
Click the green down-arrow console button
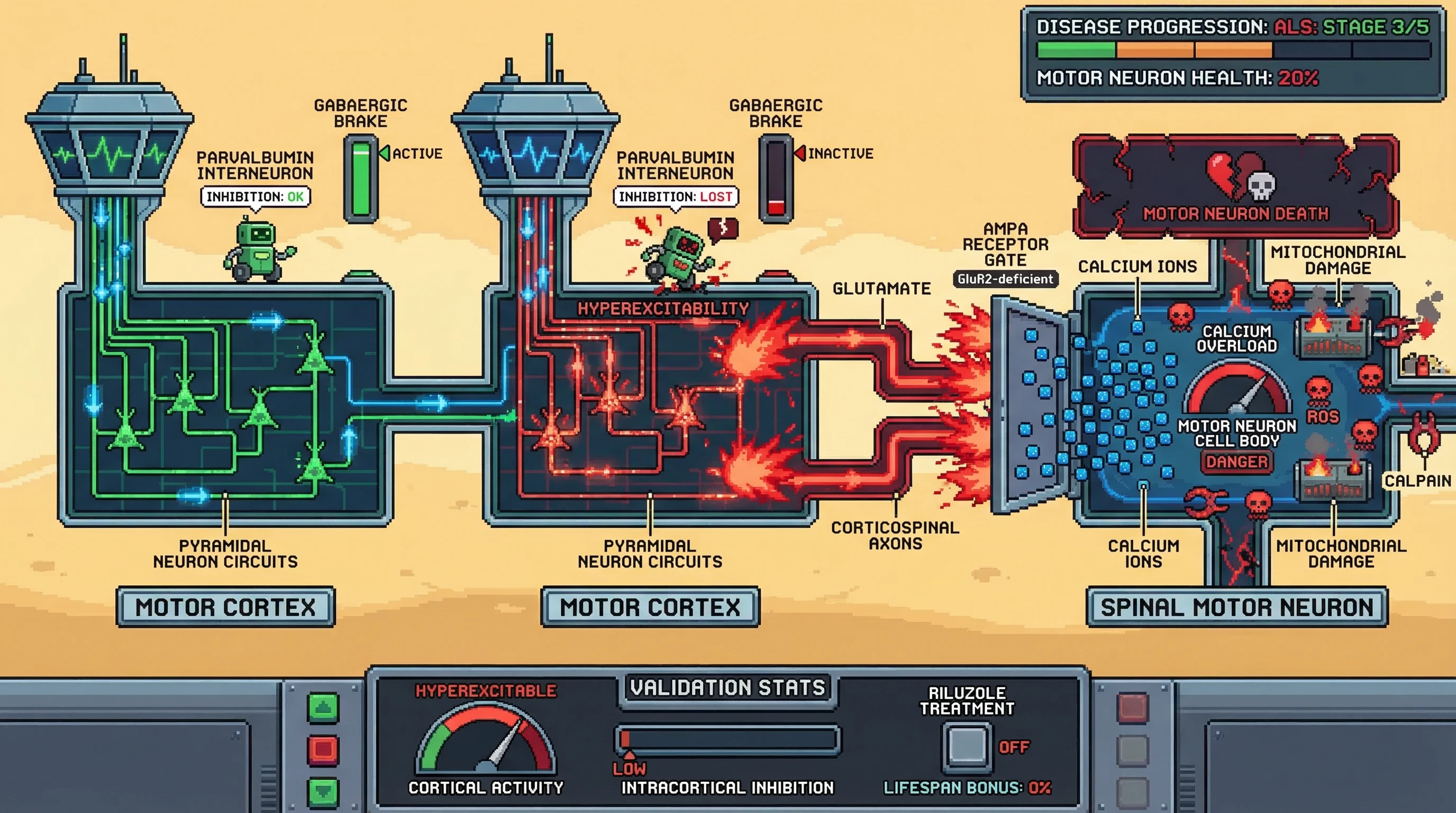pyautogui.click(x=323, y=791)
